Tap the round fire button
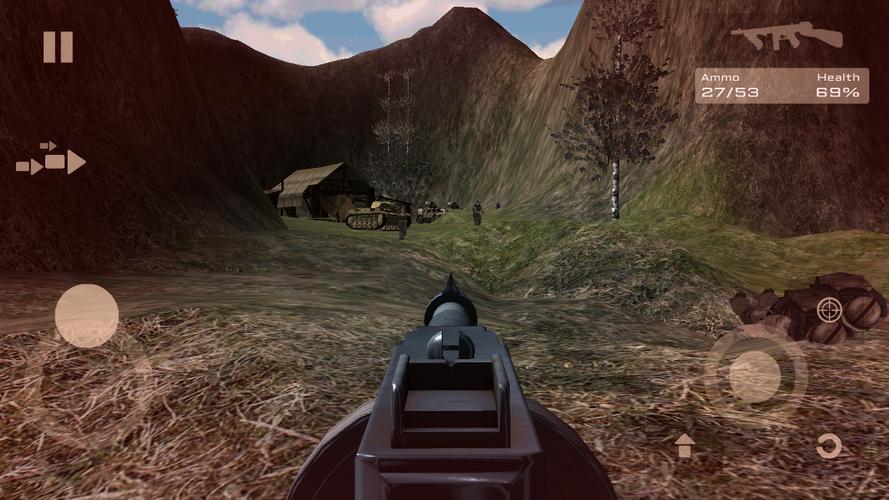 (x=755, y=377)
